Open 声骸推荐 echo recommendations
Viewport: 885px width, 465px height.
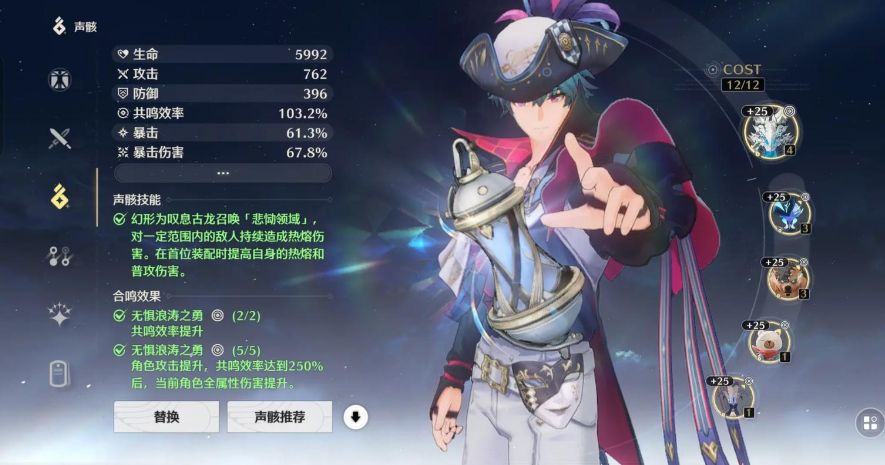point(279,416)
